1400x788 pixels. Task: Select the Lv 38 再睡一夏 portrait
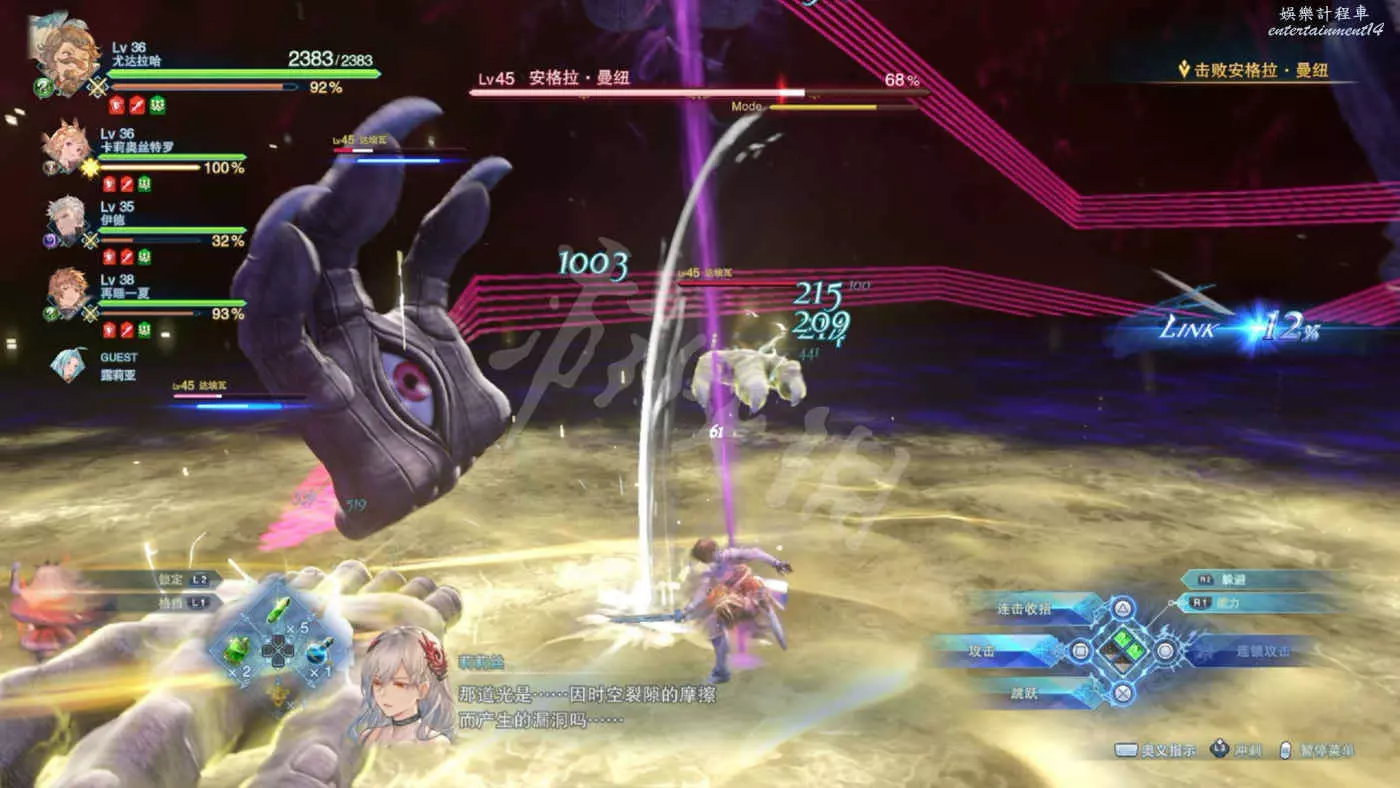coord(67,293)
